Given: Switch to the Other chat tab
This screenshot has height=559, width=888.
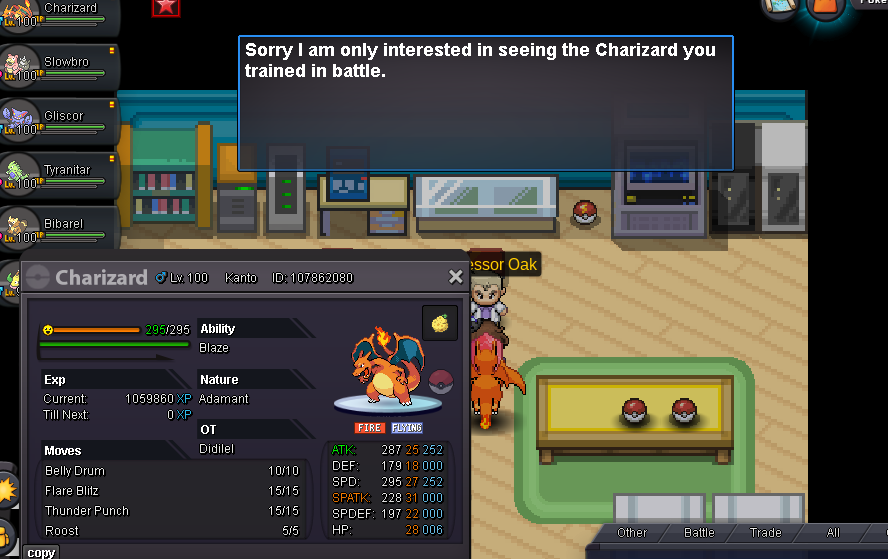Looking at the screenshot, I should click(632, 533).
